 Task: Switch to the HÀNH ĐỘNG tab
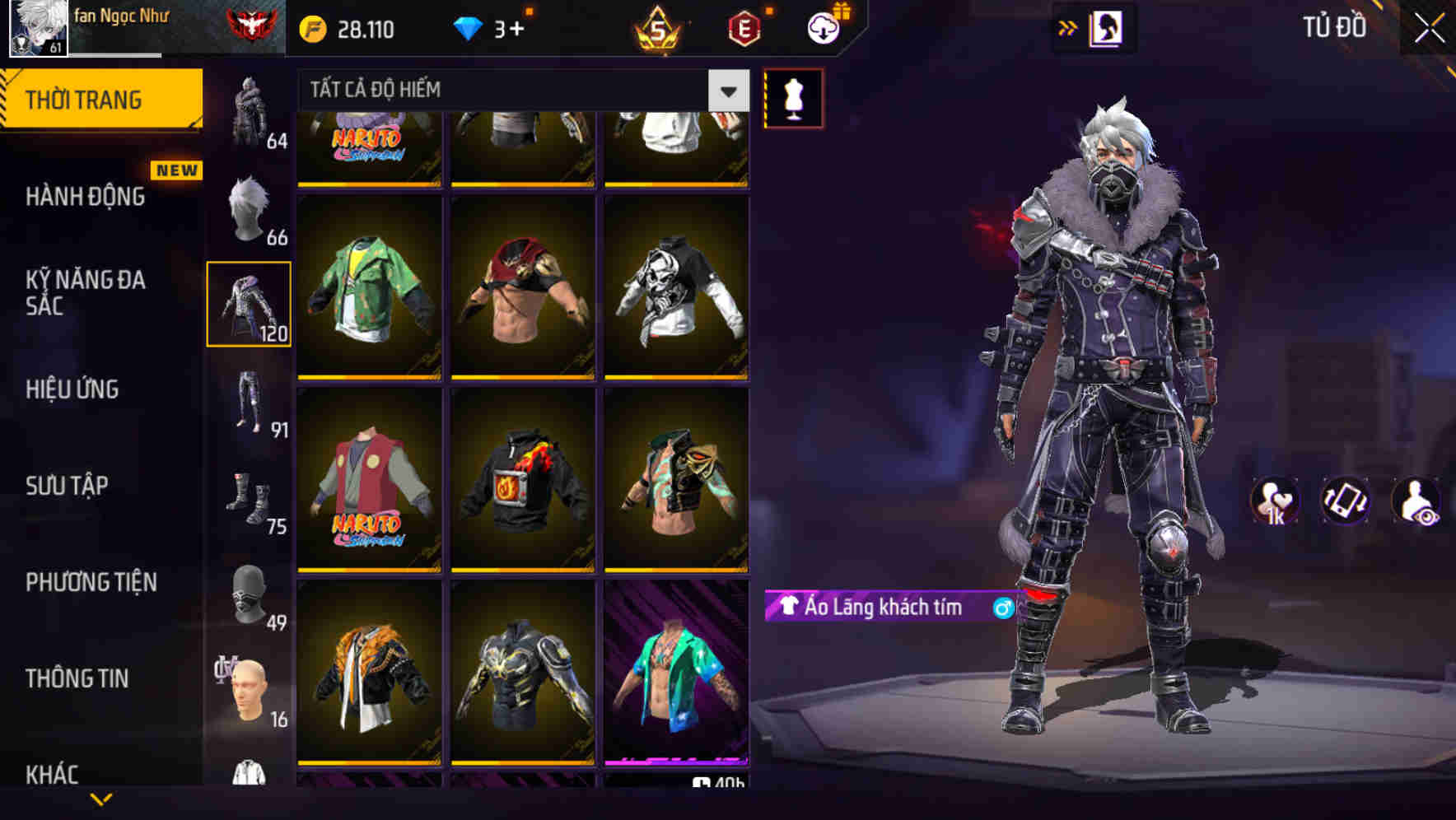point(86,197)
